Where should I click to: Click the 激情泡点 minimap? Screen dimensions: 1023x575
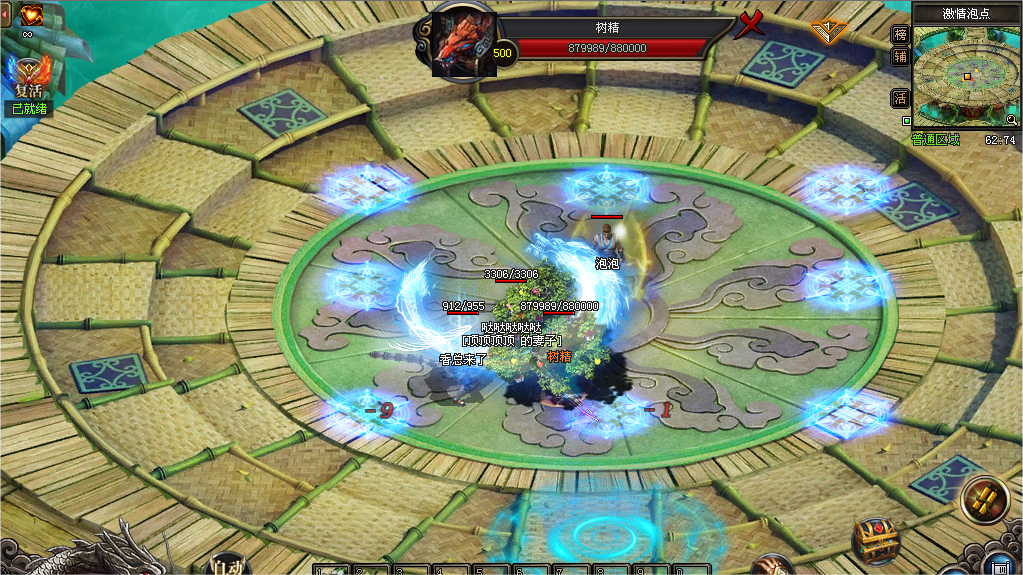967,75
